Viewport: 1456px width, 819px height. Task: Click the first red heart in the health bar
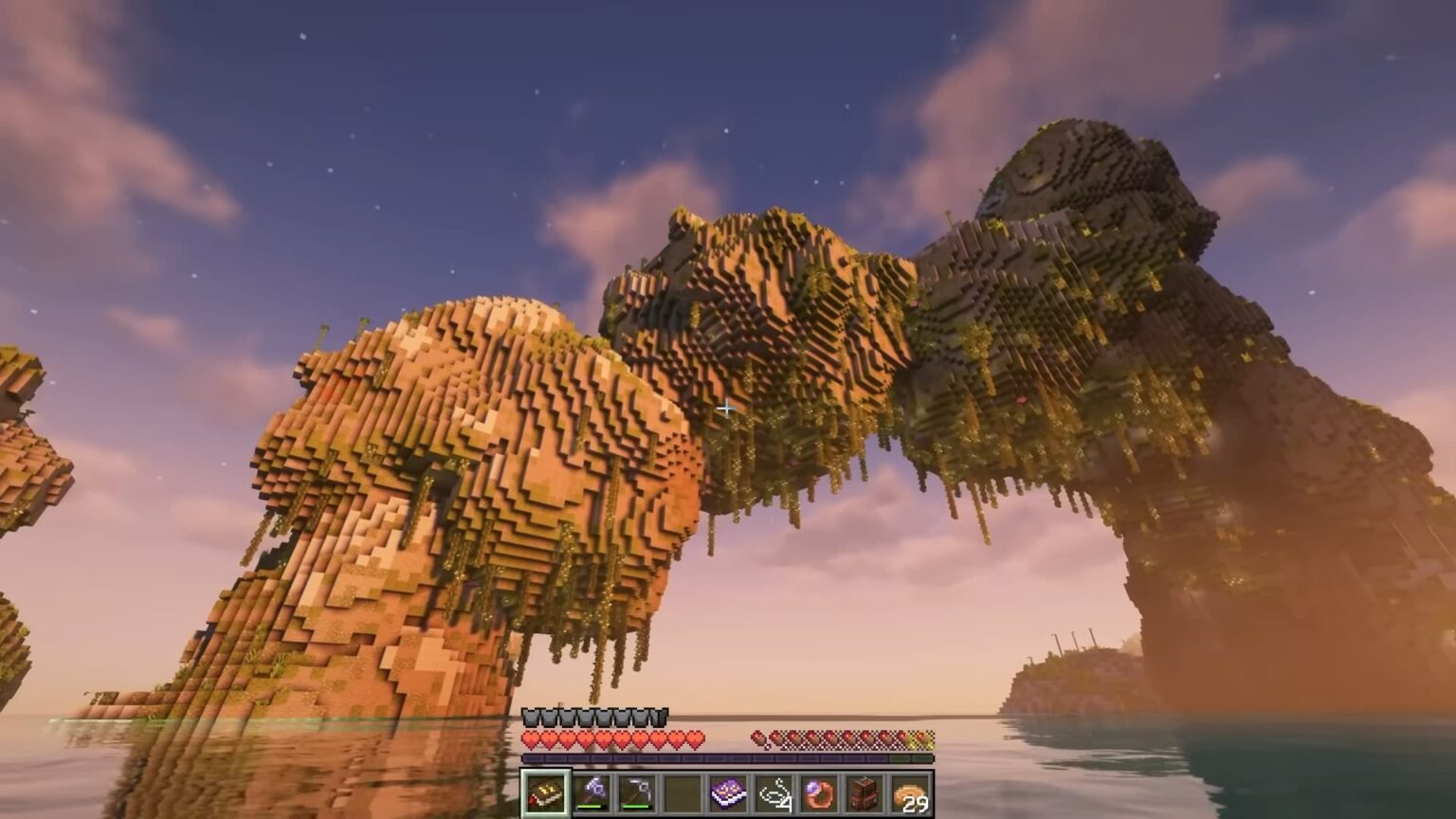pyautogui.click(x=529, y=737)
